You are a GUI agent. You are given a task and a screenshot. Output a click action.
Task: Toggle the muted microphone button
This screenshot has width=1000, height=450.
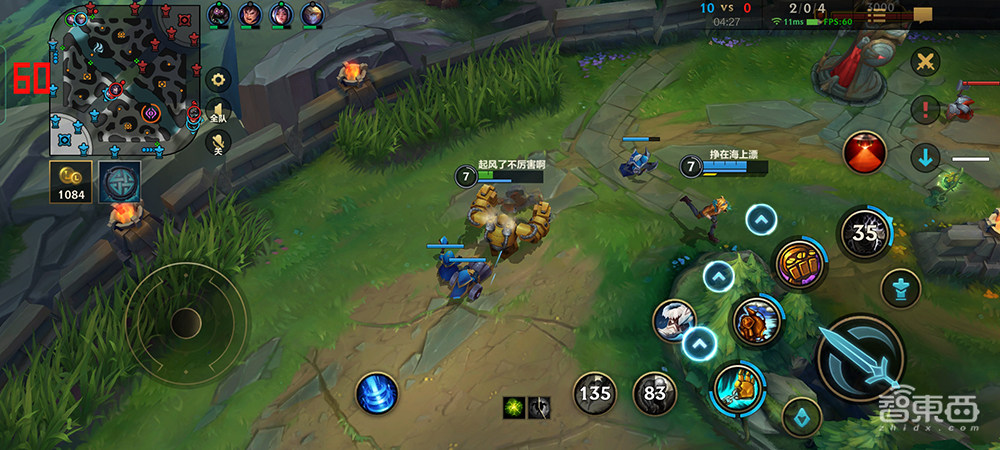point(218,143)
